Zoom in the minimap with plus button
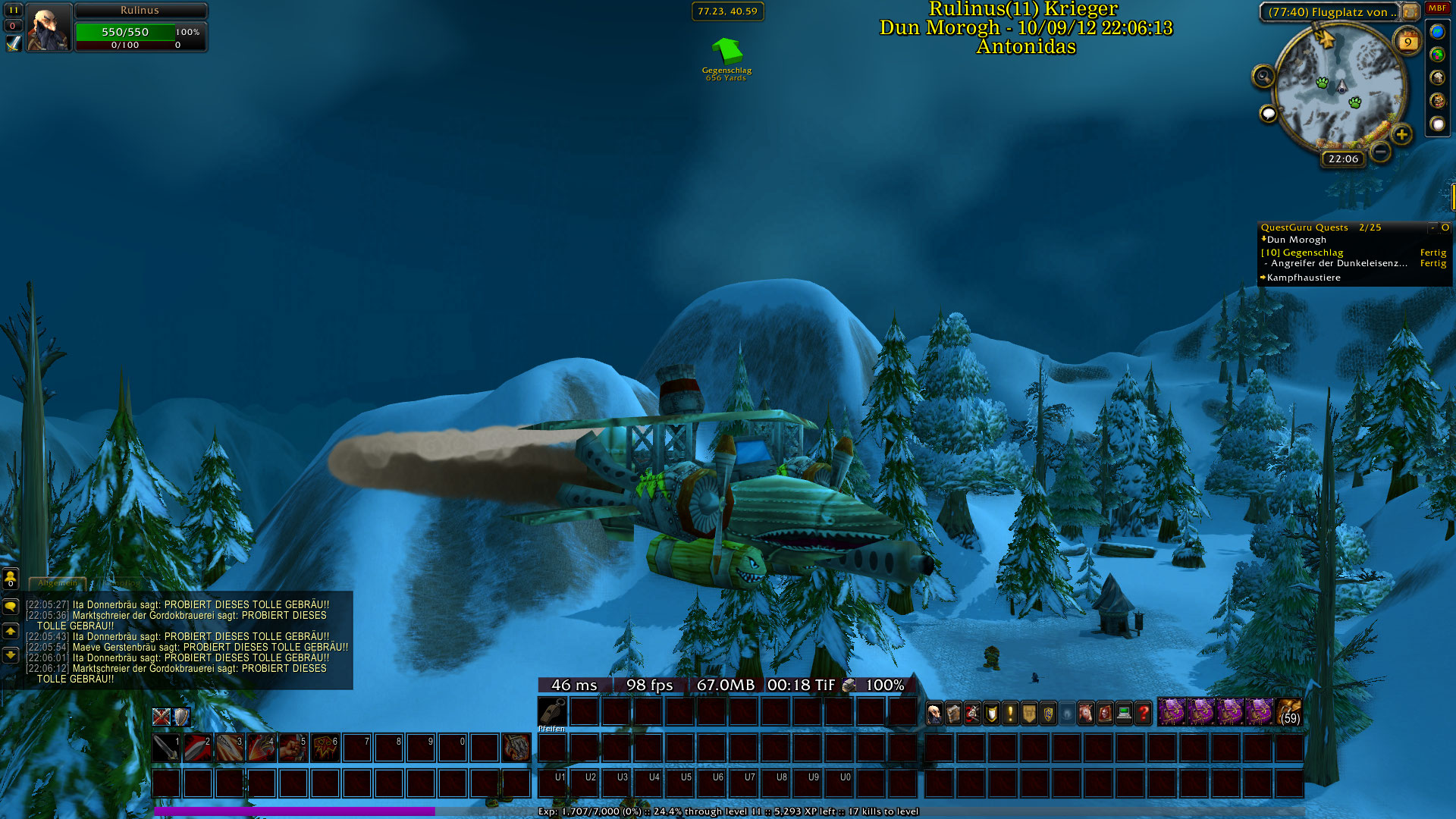The height and width of the screenshot is (819, 1456). [1402, 135]
